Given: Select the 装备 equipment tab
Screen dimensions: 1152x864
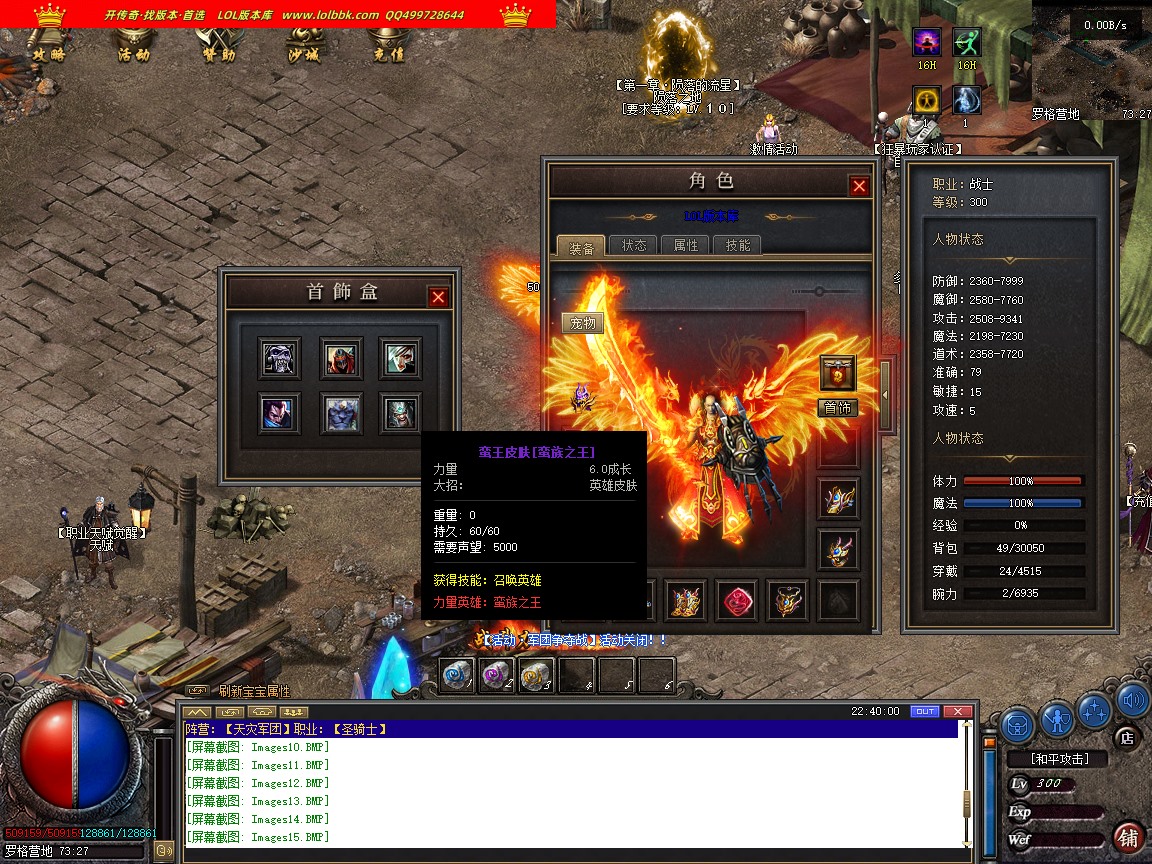Looking at the screenshot, I should click(581, 247).
